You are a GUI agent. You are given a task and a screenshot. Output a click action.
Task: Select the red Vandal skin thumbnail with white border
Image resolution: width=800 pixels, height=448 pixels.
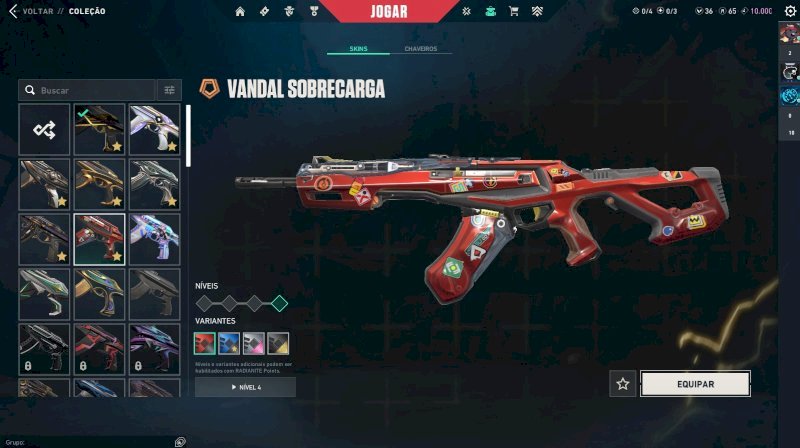pyautogui.click(x=99, y=239)
